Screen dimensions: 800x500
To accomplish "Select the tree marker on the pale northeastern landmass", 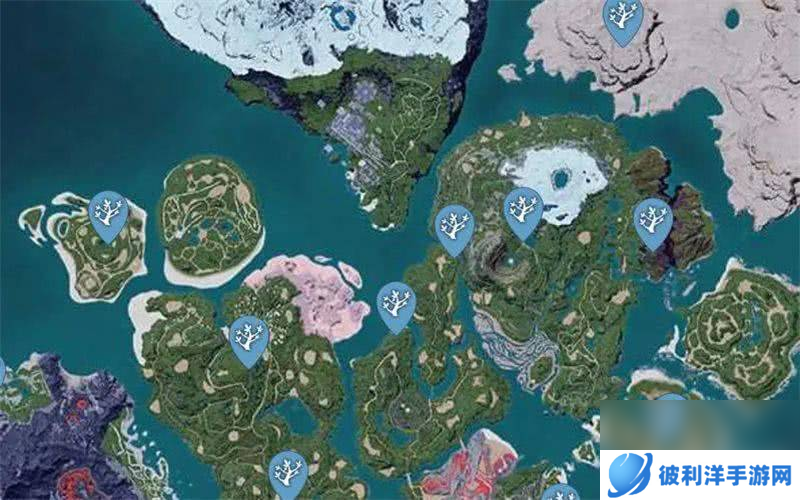I will point(623,19).
